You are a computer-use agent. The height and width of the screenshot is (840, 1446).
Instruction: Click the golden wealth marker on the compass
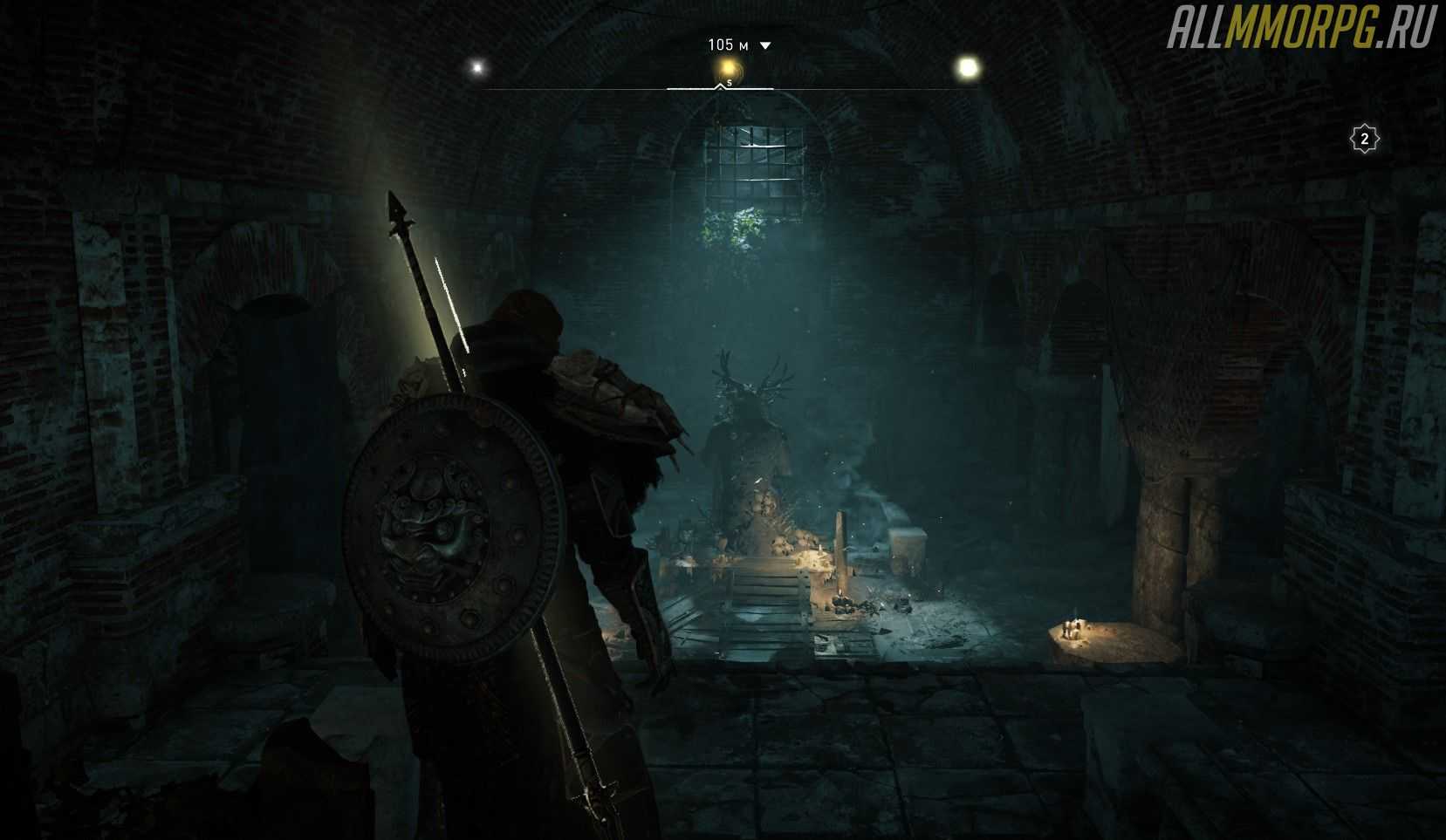coord(727,67)
